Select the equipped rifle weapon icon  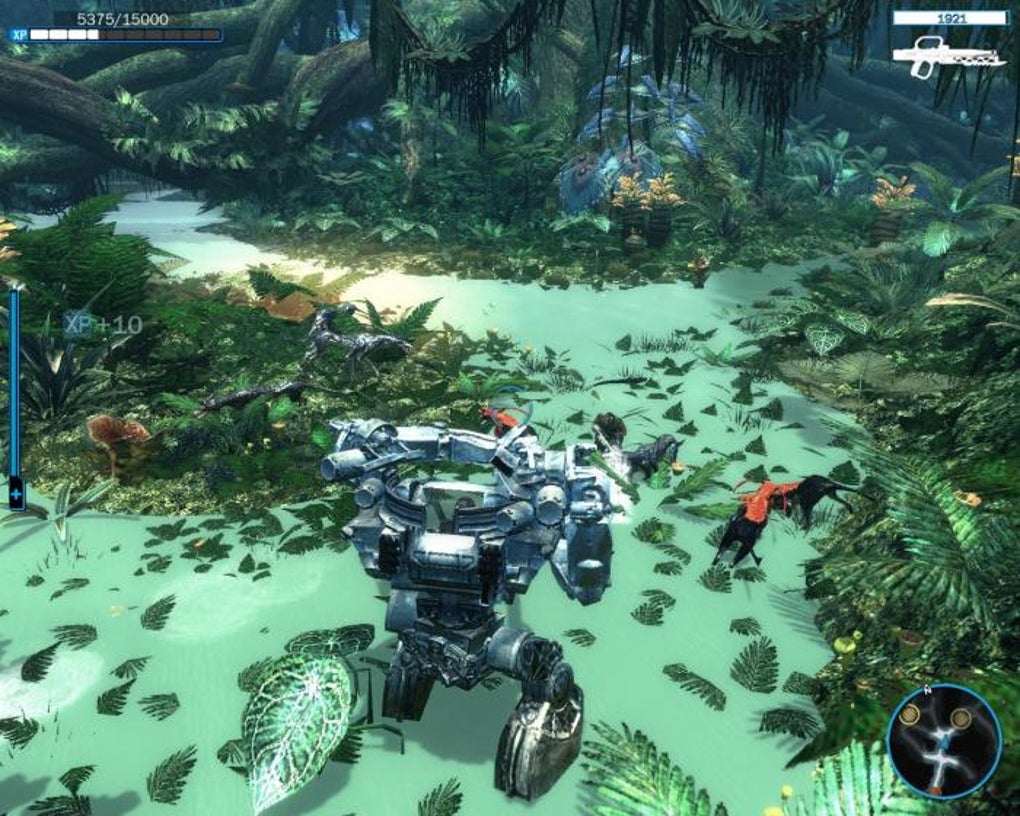[947, 54]
